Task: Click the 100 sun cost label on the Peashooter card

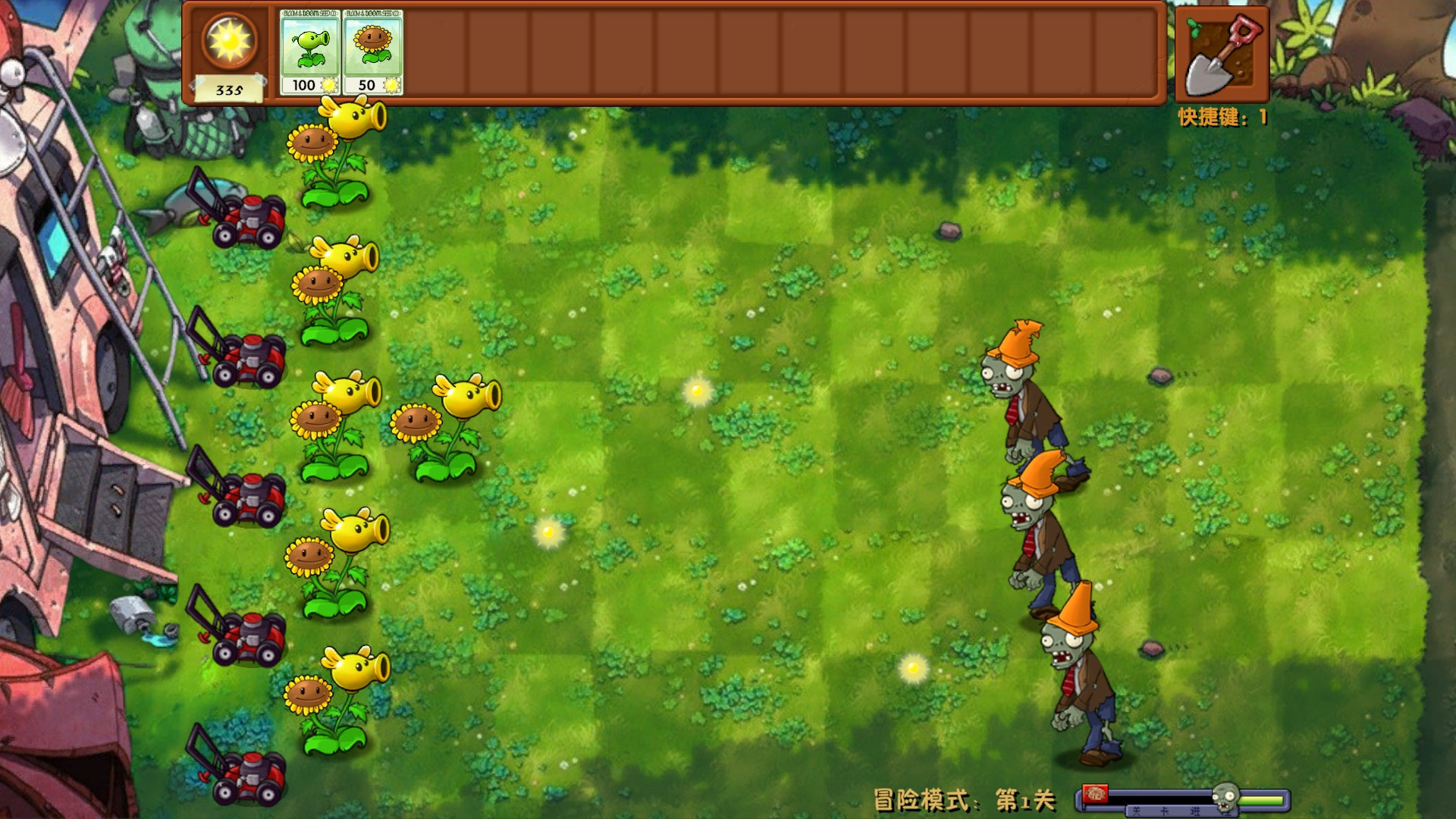Action: point(303,86)
